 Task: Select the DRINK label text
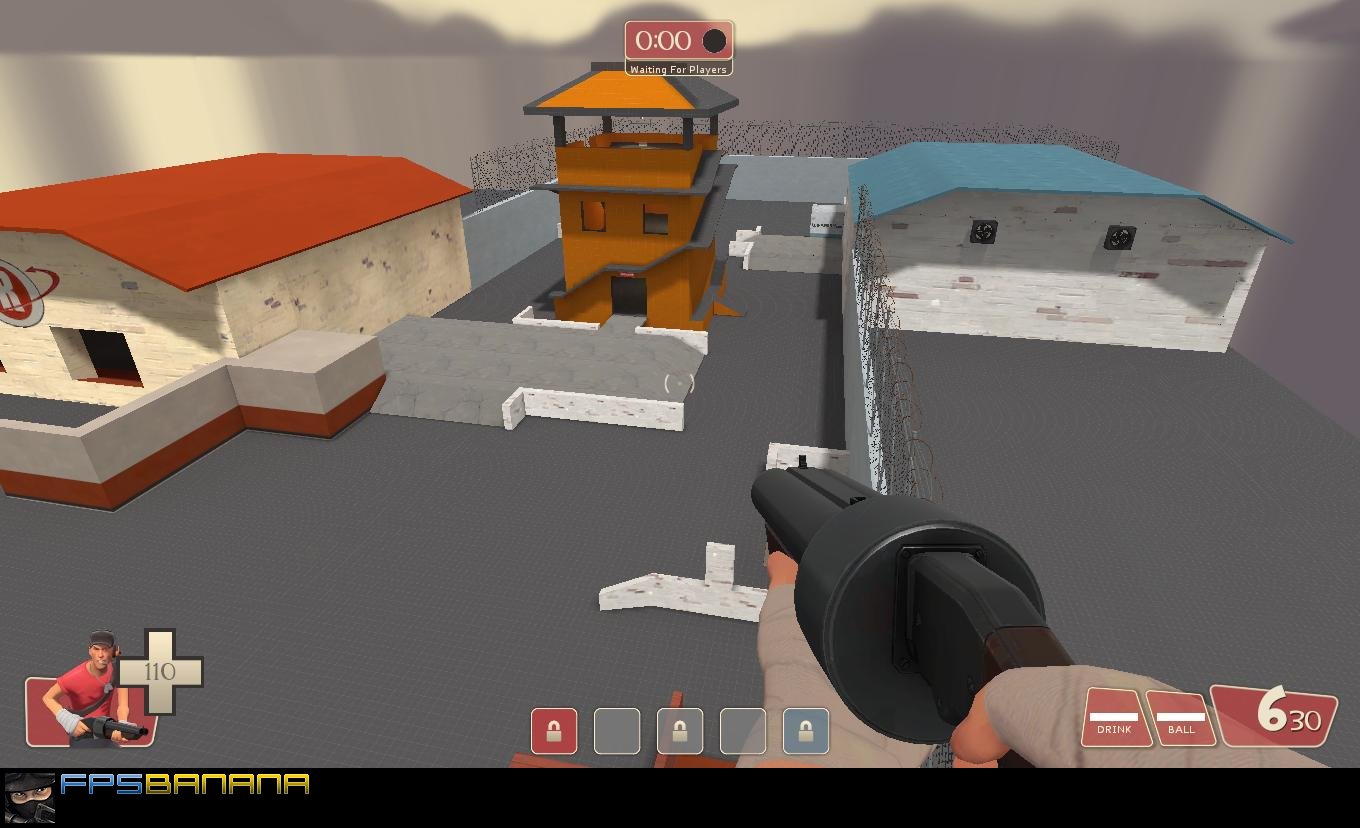[x=1113, y=730]
